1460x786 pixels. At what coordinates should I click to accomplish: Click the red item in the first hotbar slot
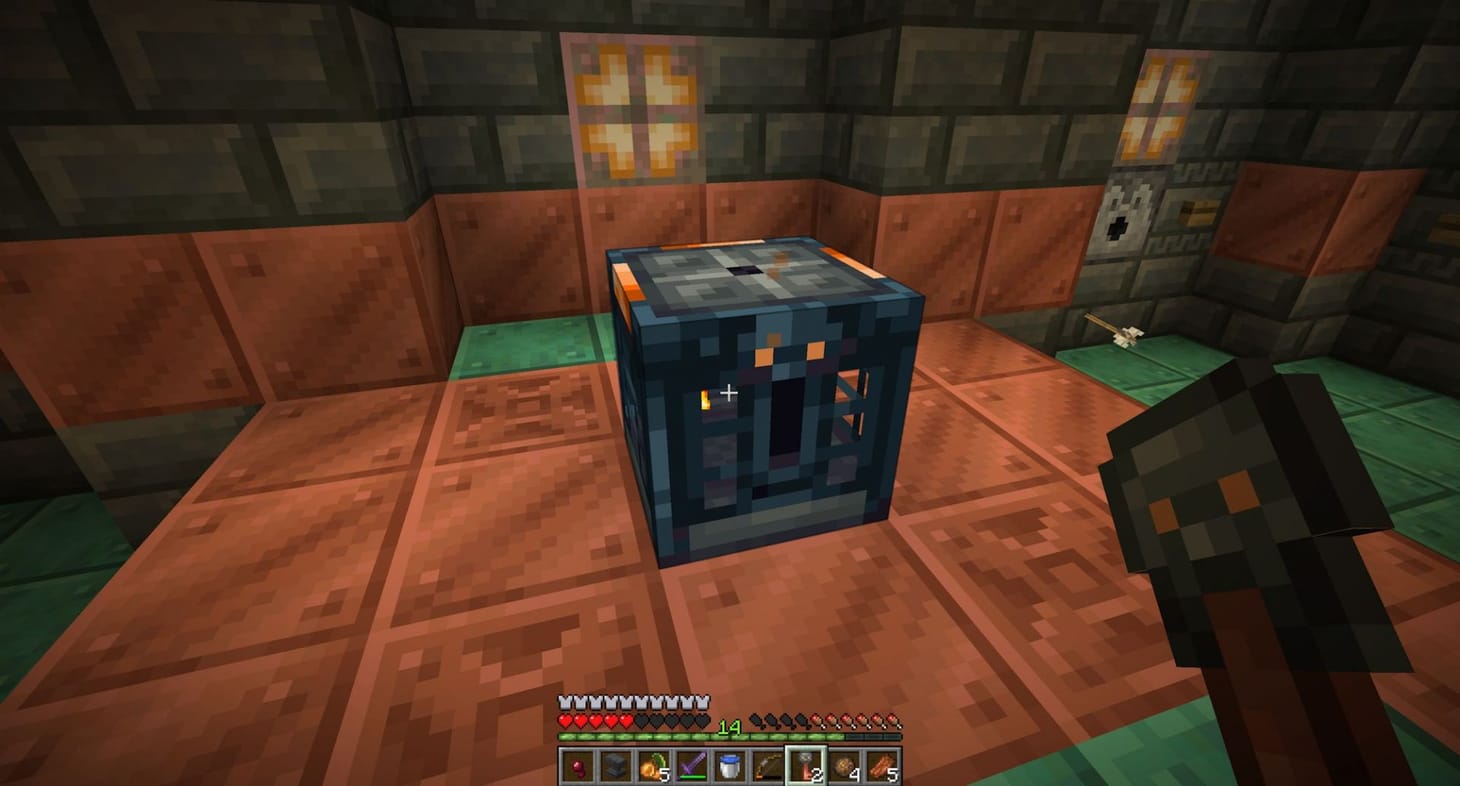(x=576, y=765)
